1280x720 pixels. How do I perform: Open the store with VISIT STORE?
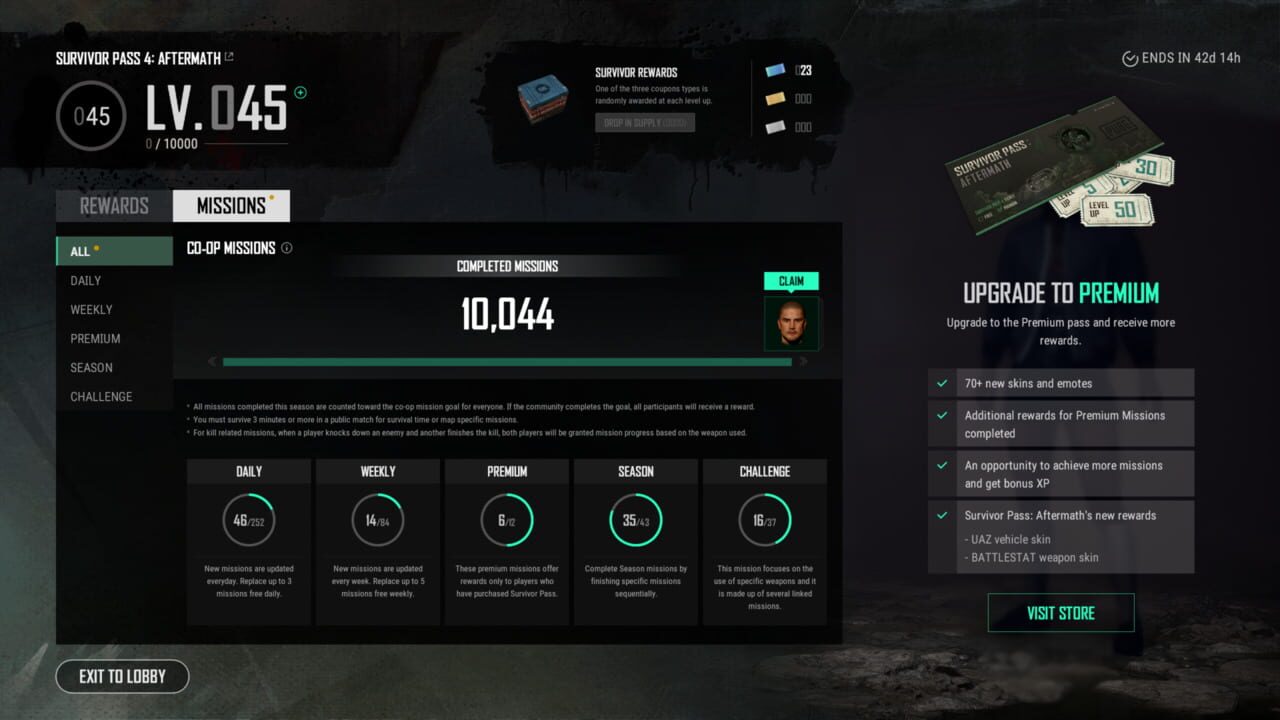point(1060,612)
